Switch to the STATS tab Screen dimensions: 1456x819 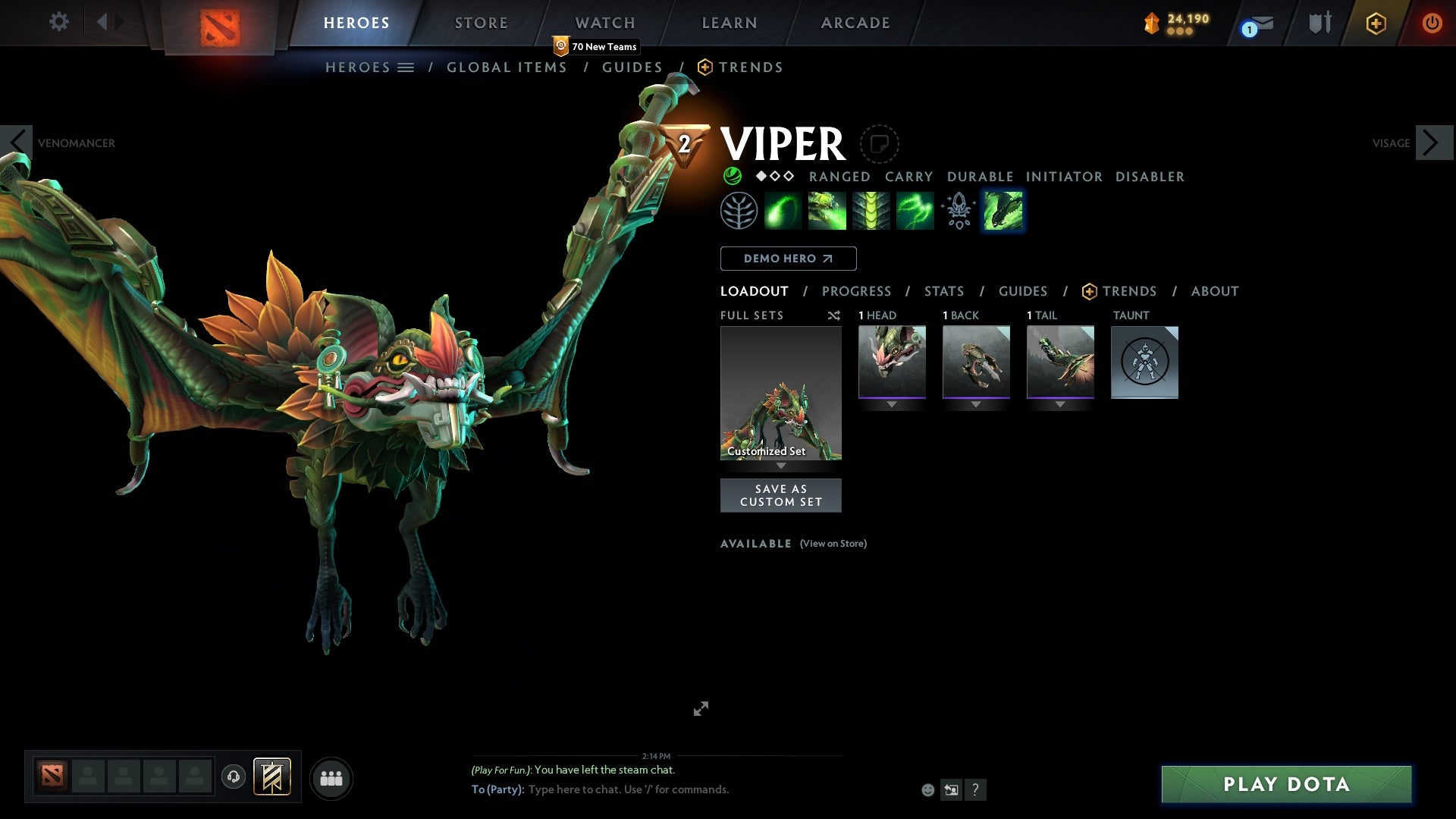click(943, 291)
